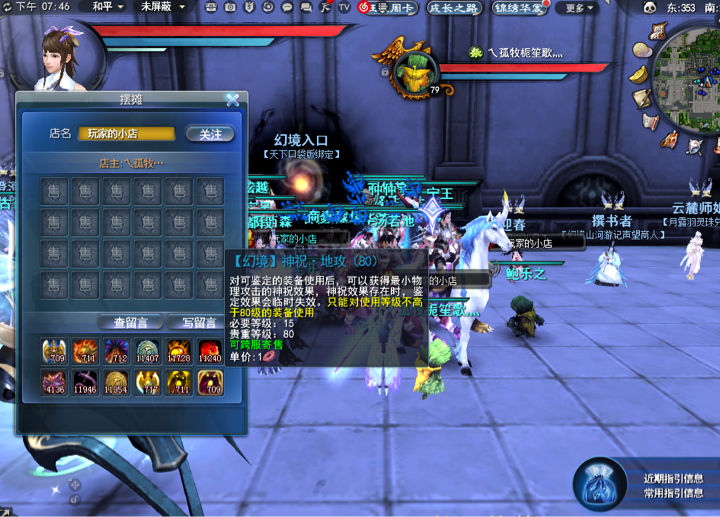Select the stall item priced 11728
Image resolution: width=720 pixels, height=517 pixels.
click(x=178, y=351)
